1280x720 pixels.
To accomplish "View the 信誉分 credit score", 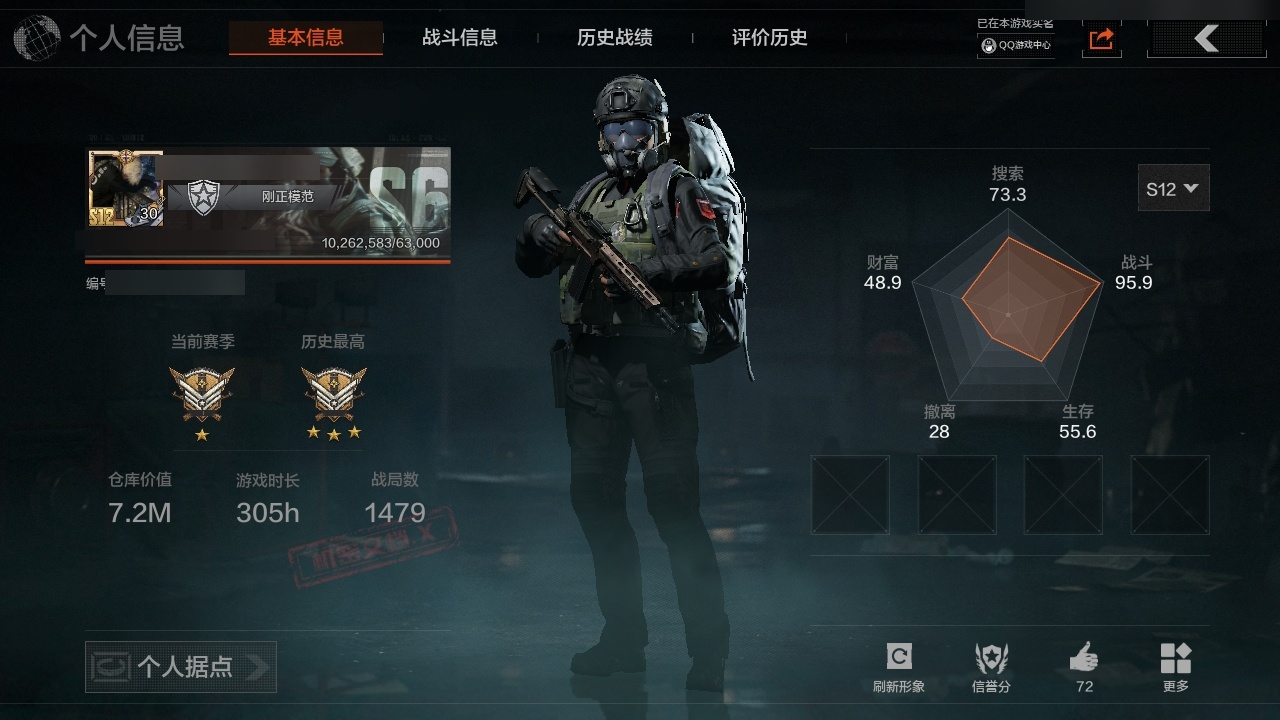I will (x=991, y=667).
